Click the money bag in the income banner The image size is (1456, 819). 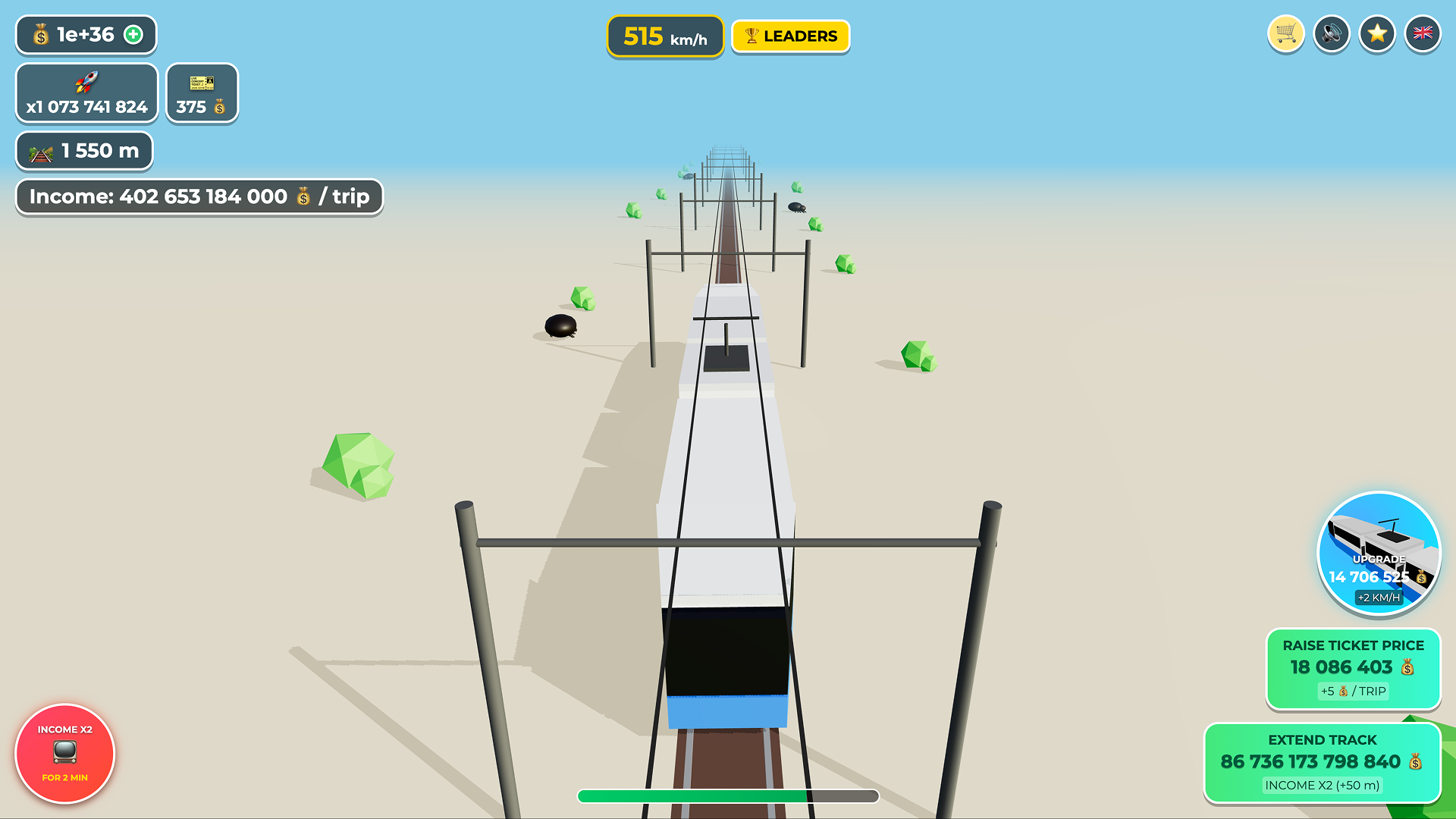tap(302, 196)
